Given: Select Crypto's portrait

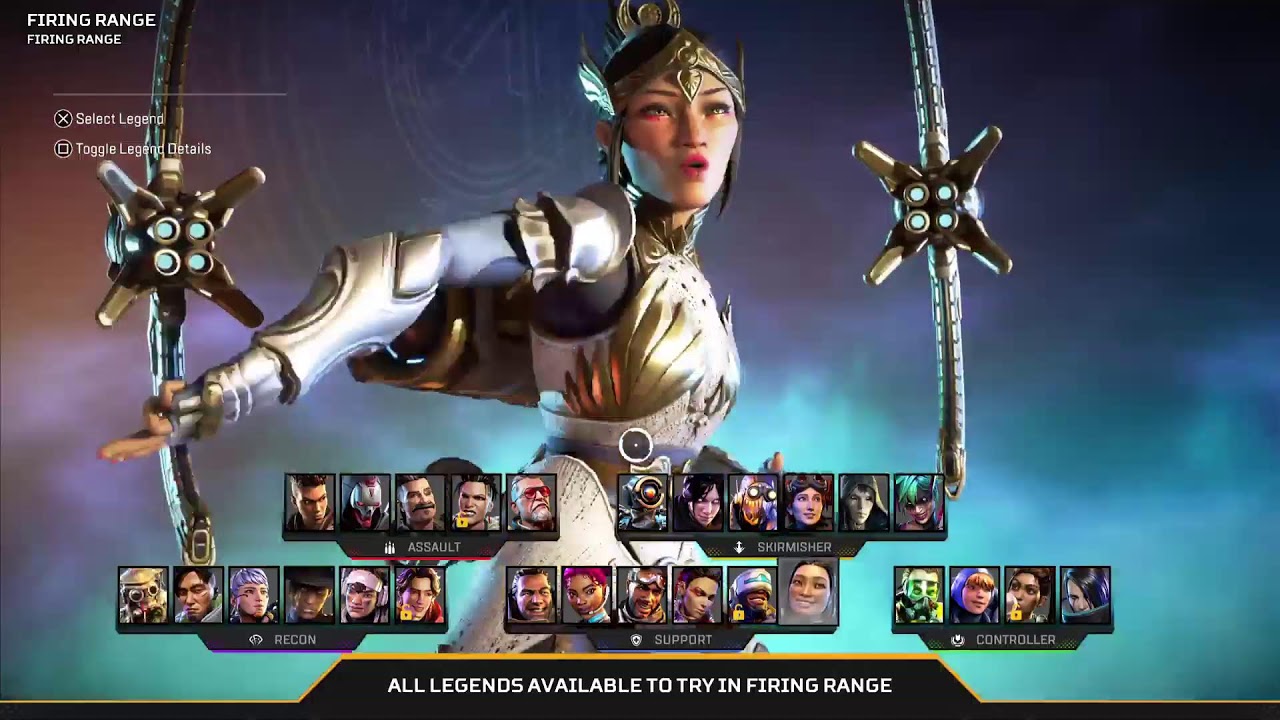Looking at the screenshot, I should pos(198,595).
